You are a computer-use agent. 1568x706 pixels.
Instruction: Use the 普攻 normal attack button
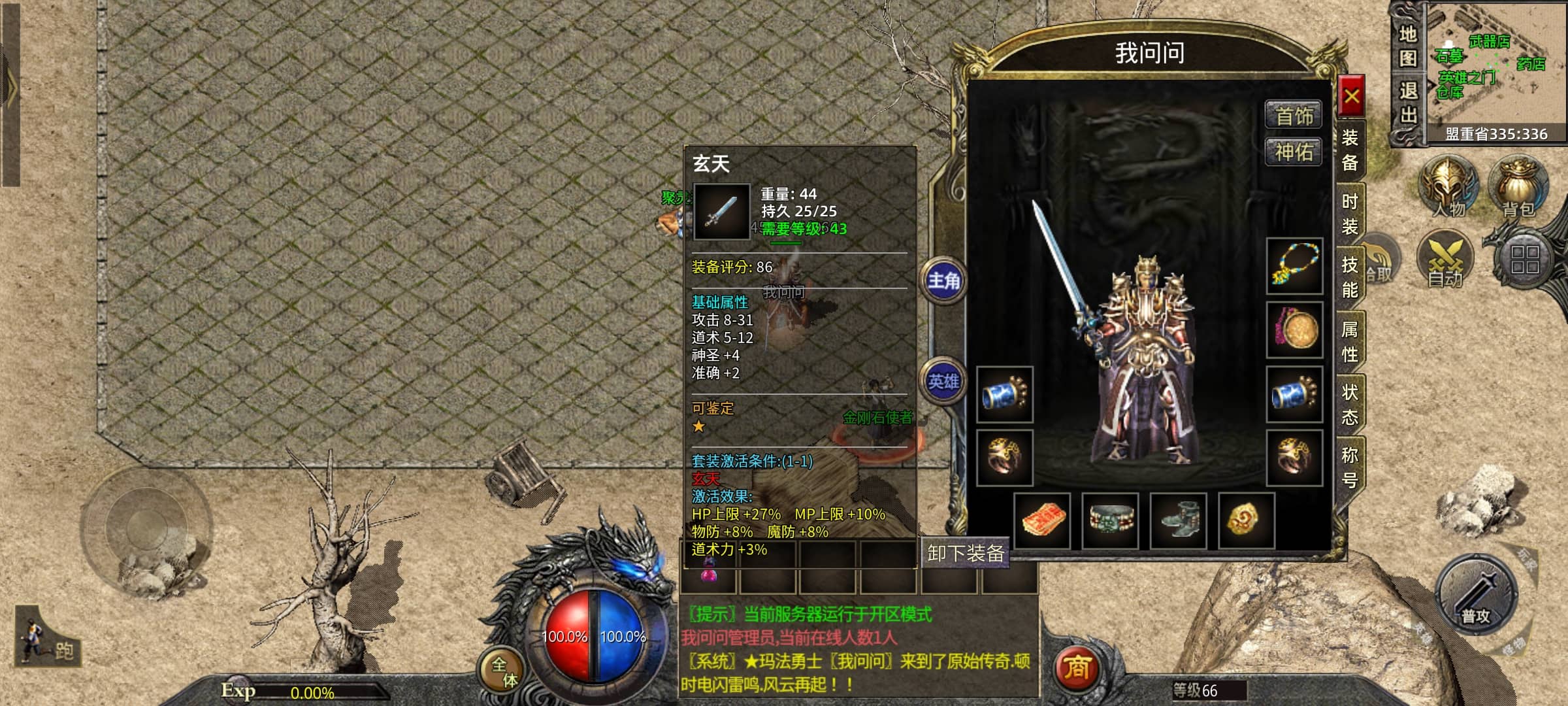(1476, 595)
